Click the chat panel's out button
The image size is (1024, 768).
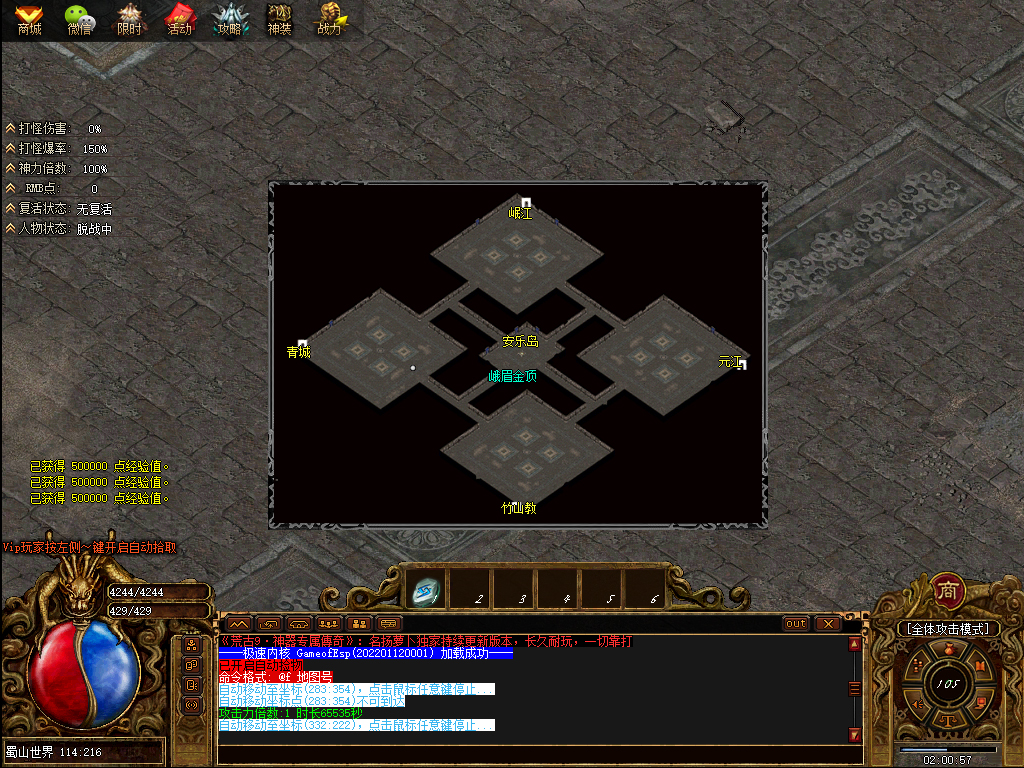(x=796, y=624)
